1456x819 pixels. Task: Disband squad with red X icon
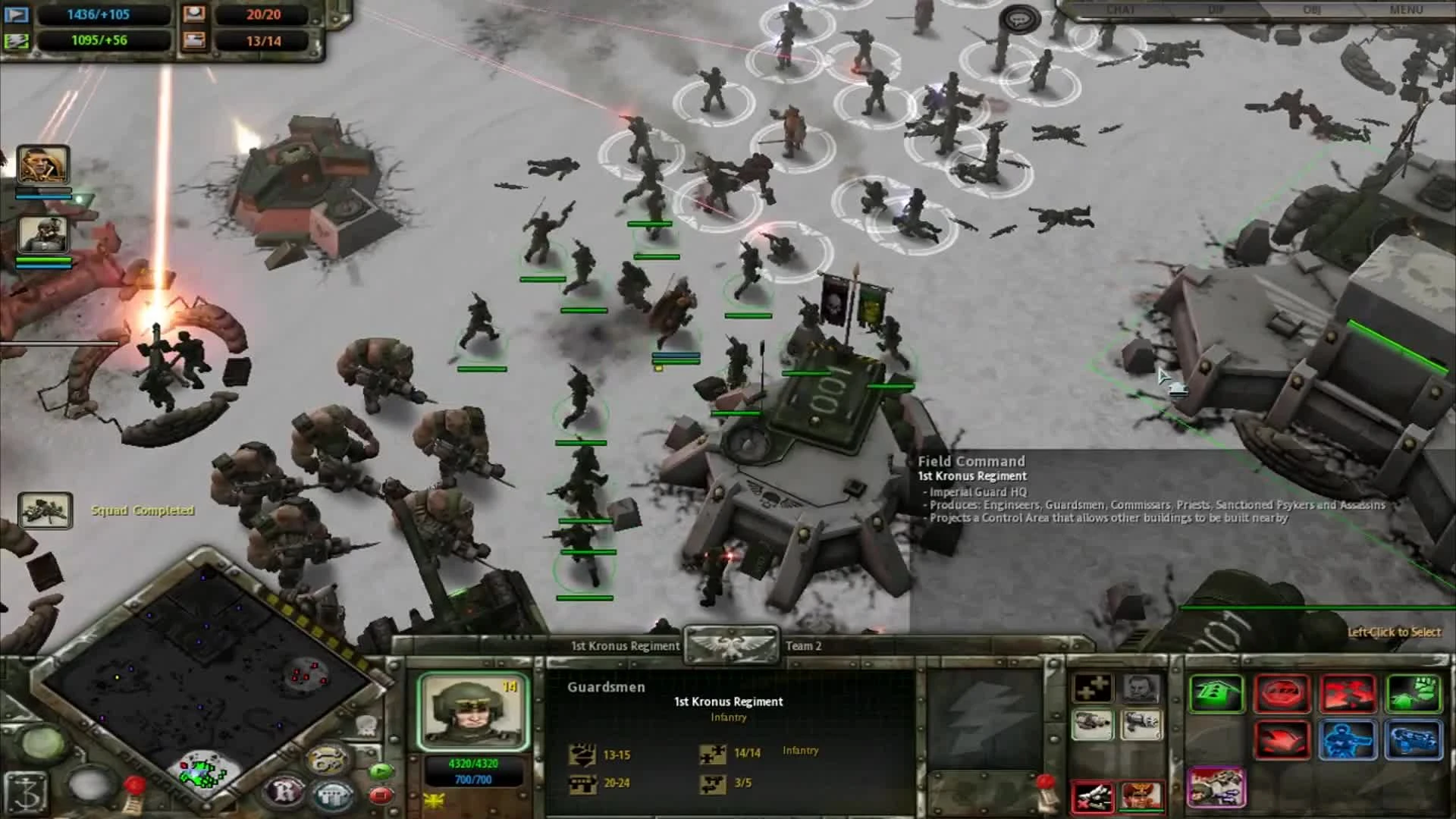(x=1093, y=795)
